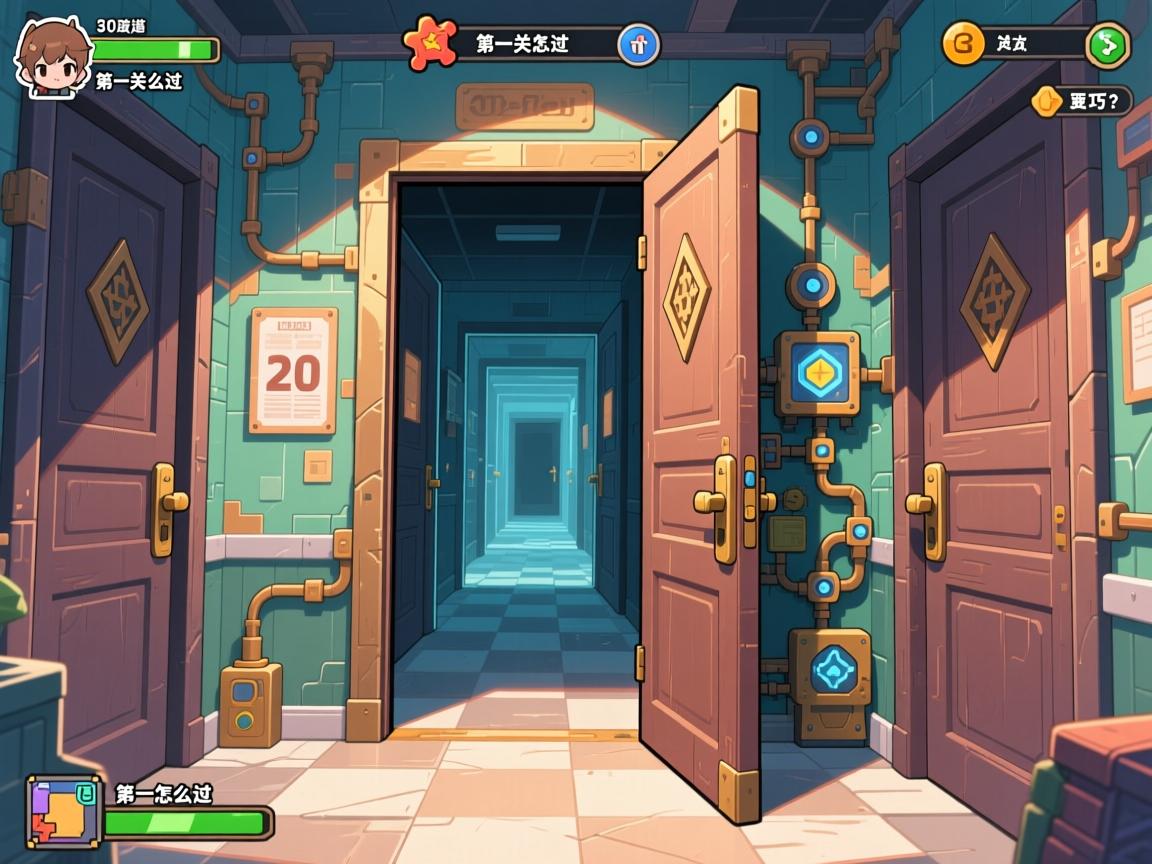Open the minimap thumbnail icon
This screenshot has height=864, width=1152.
[63, 812]
